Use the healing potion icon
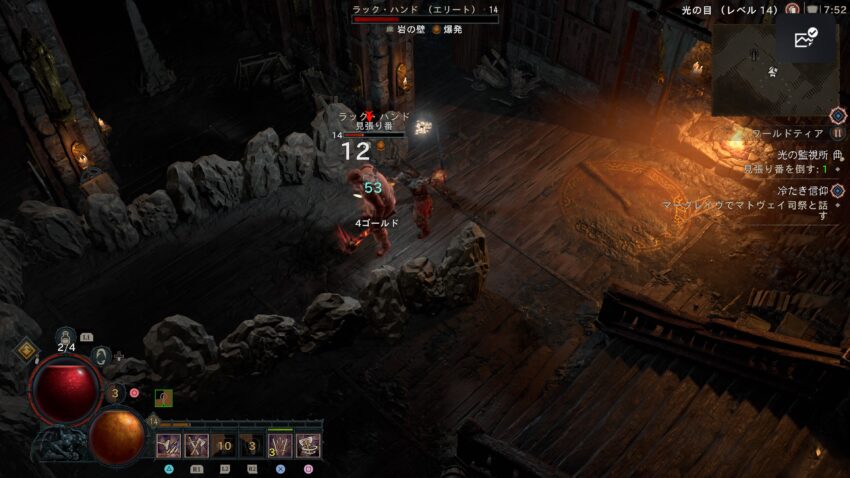Viewport: 850px width, 478px height. click(x=67, y=338)
